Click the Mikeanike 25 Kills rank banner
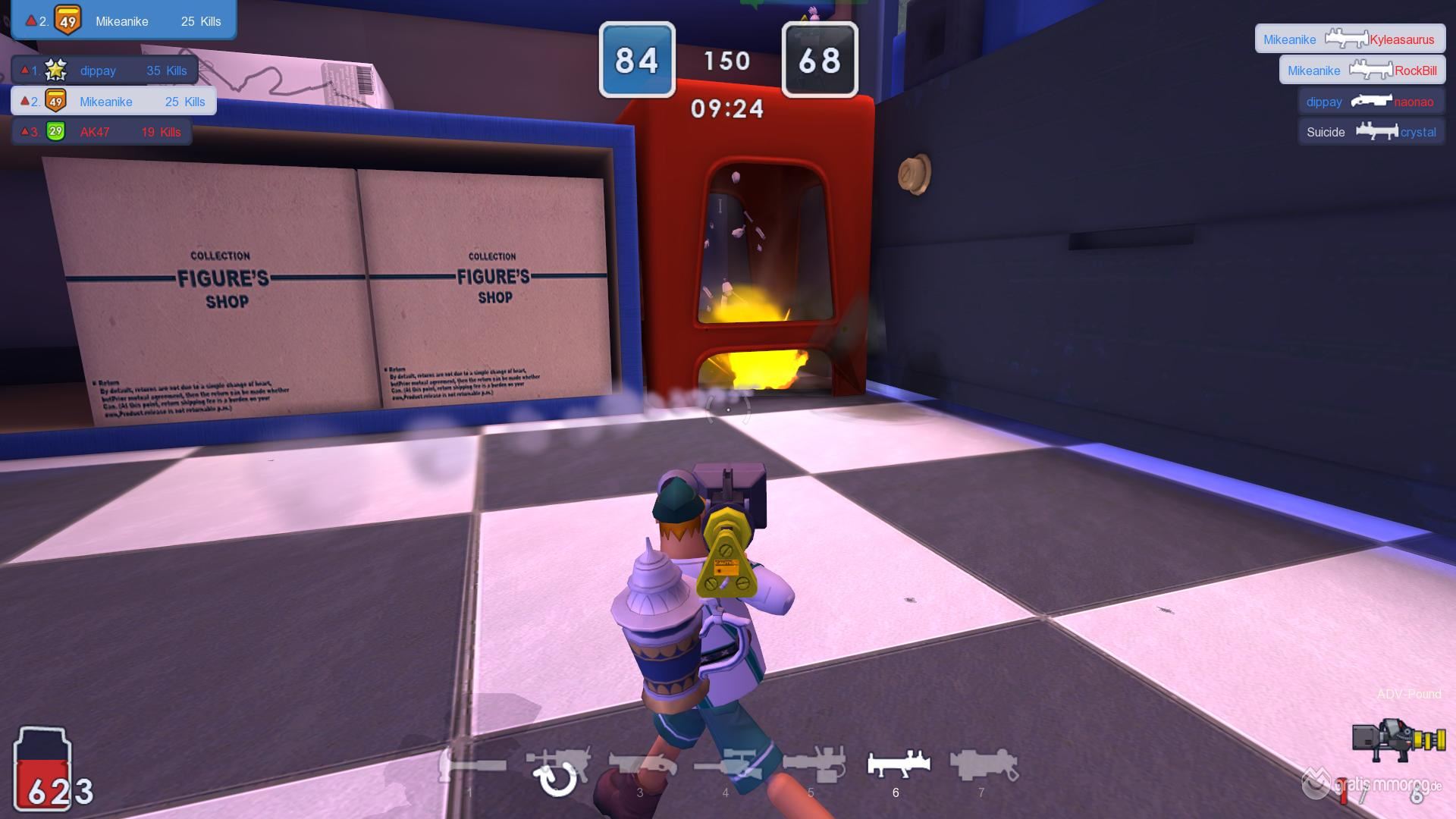The image size is (1456, 819). pos(124,20)
